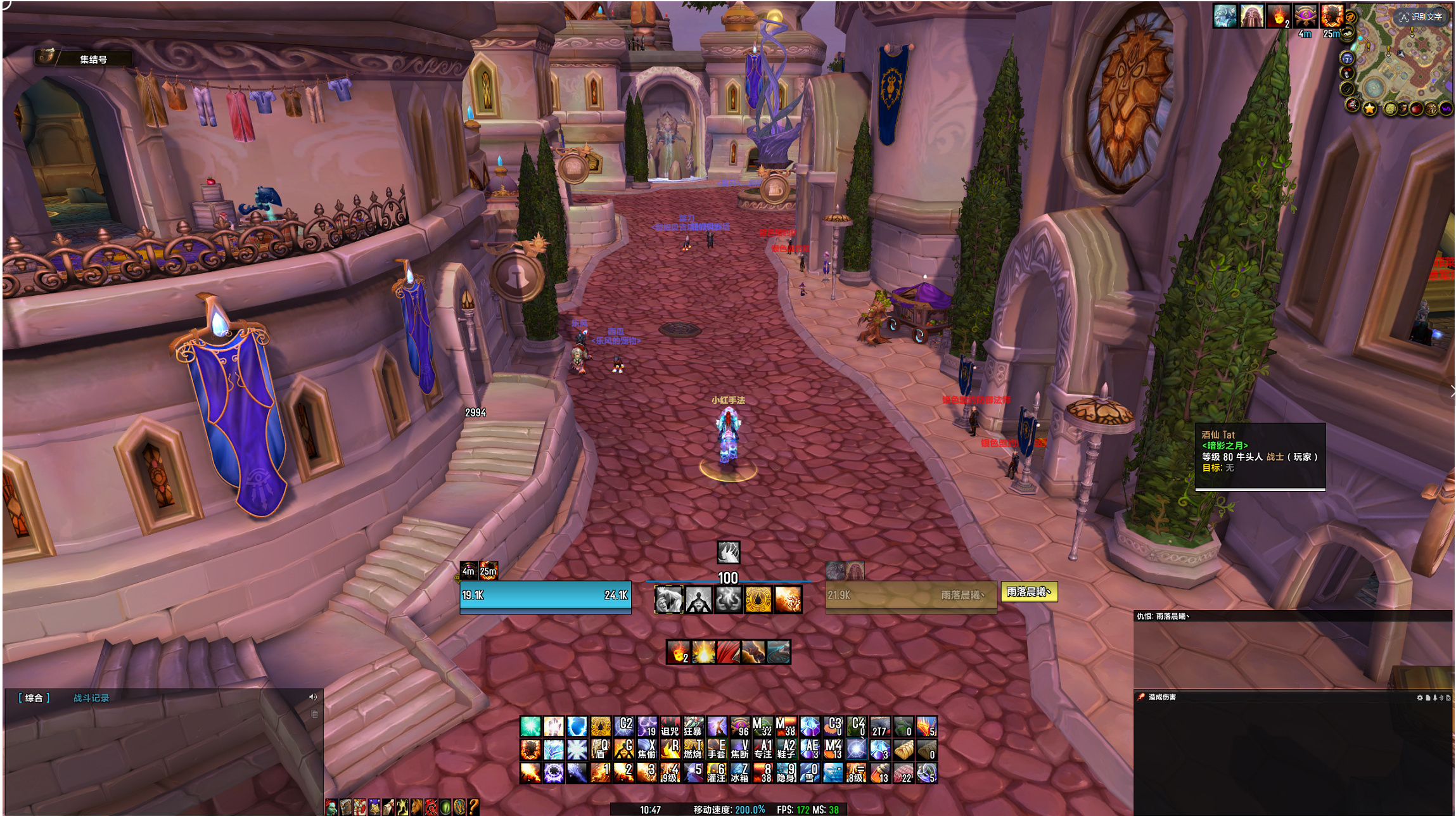Cast the 灌注 ability on key 6
The image size is (1456, 816).
click(x=717, y=773)
